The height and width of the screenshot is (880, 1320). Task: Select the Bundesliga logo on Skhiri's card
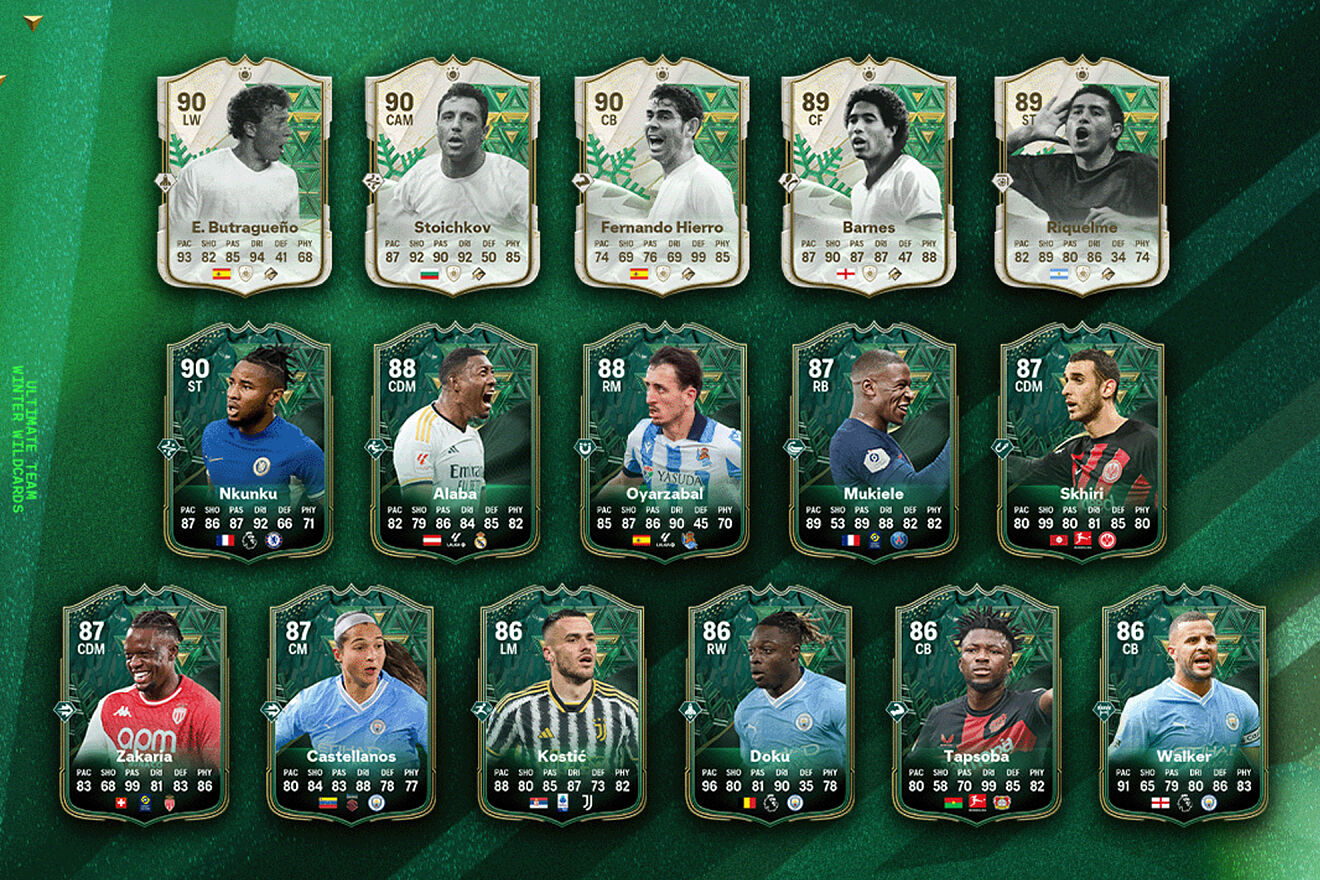coord(1083,540)
